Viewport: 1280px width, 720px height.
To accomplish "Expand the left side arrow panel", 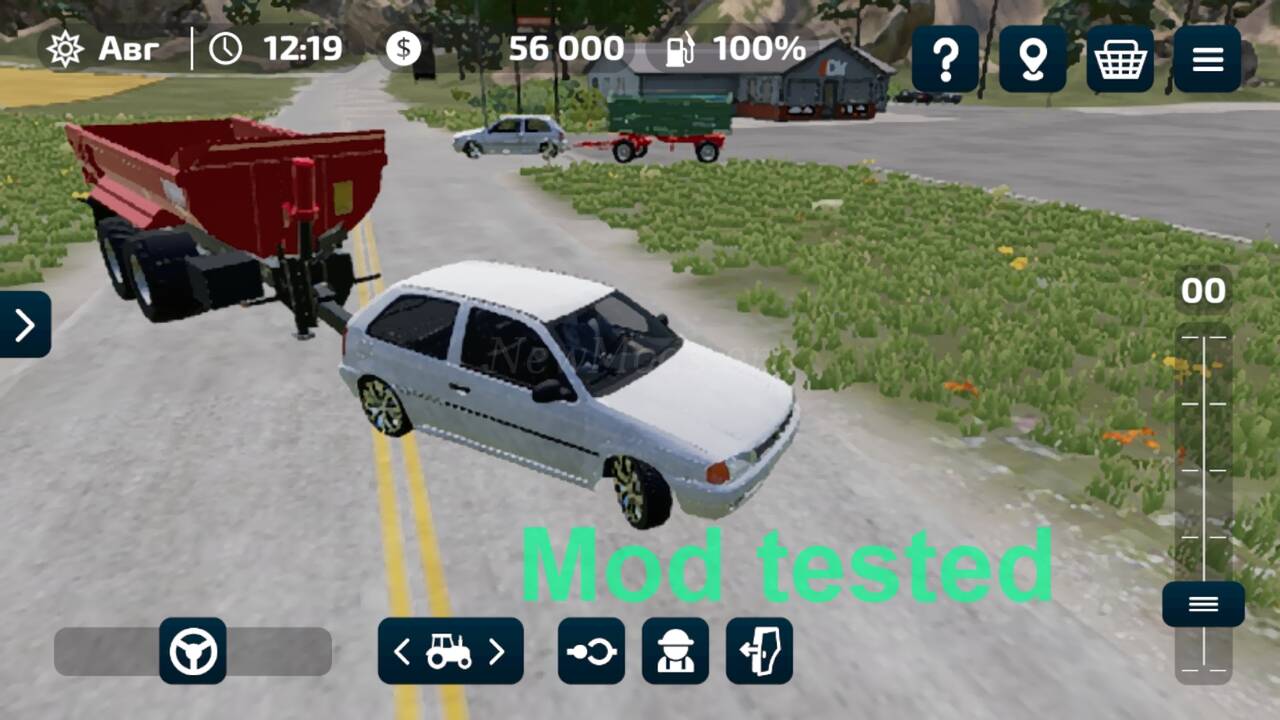I will (25, 324).
